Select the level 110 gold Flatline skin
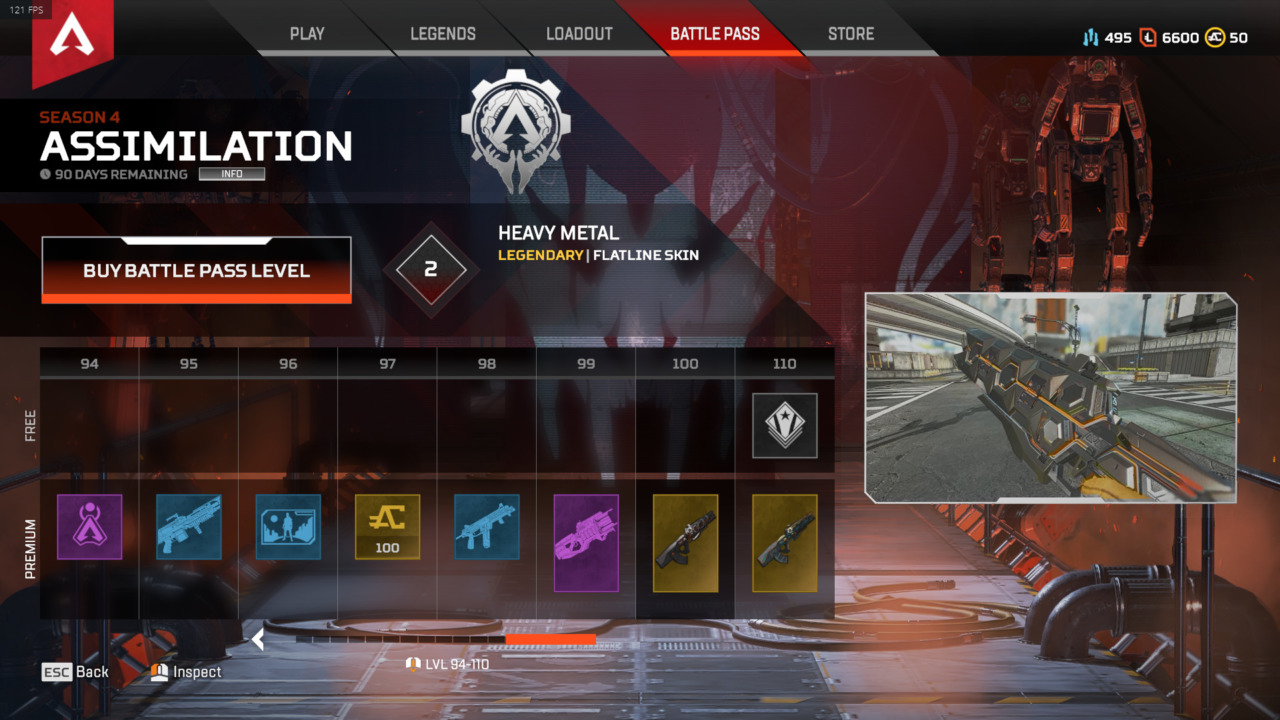 785,542
